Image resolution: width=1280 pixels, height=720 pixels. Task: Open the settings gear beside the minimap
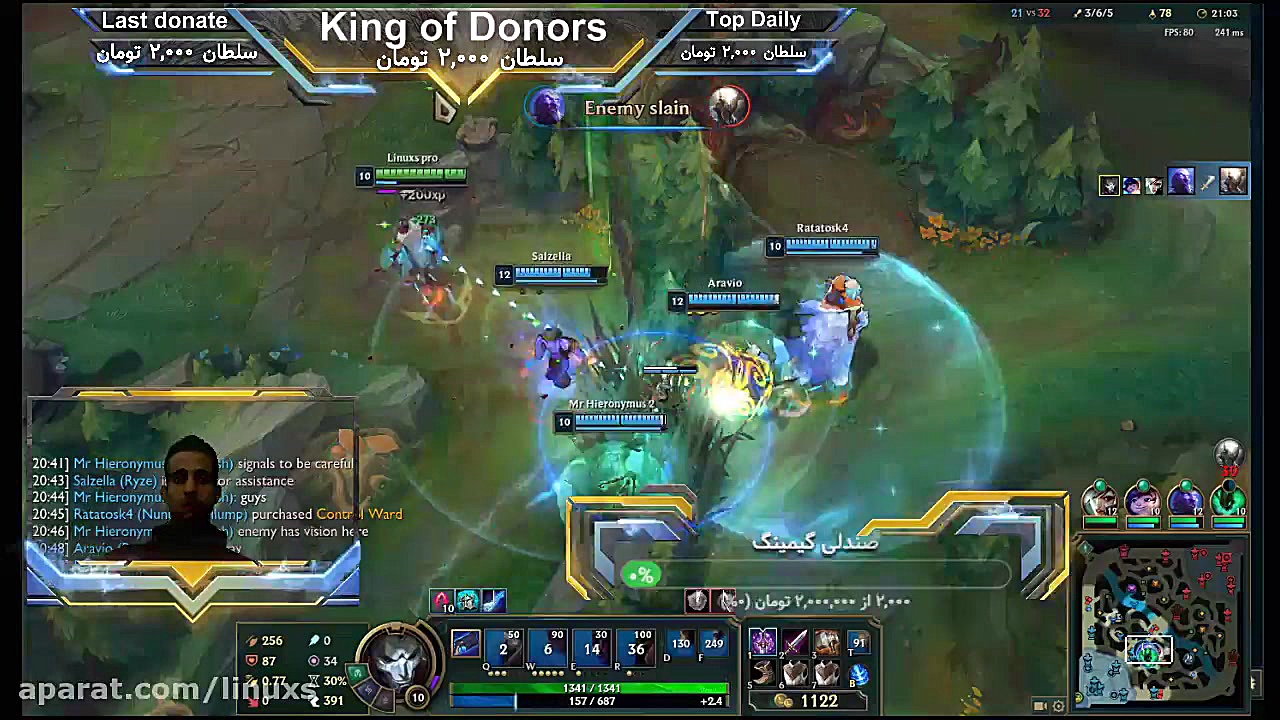[1058, 706]
